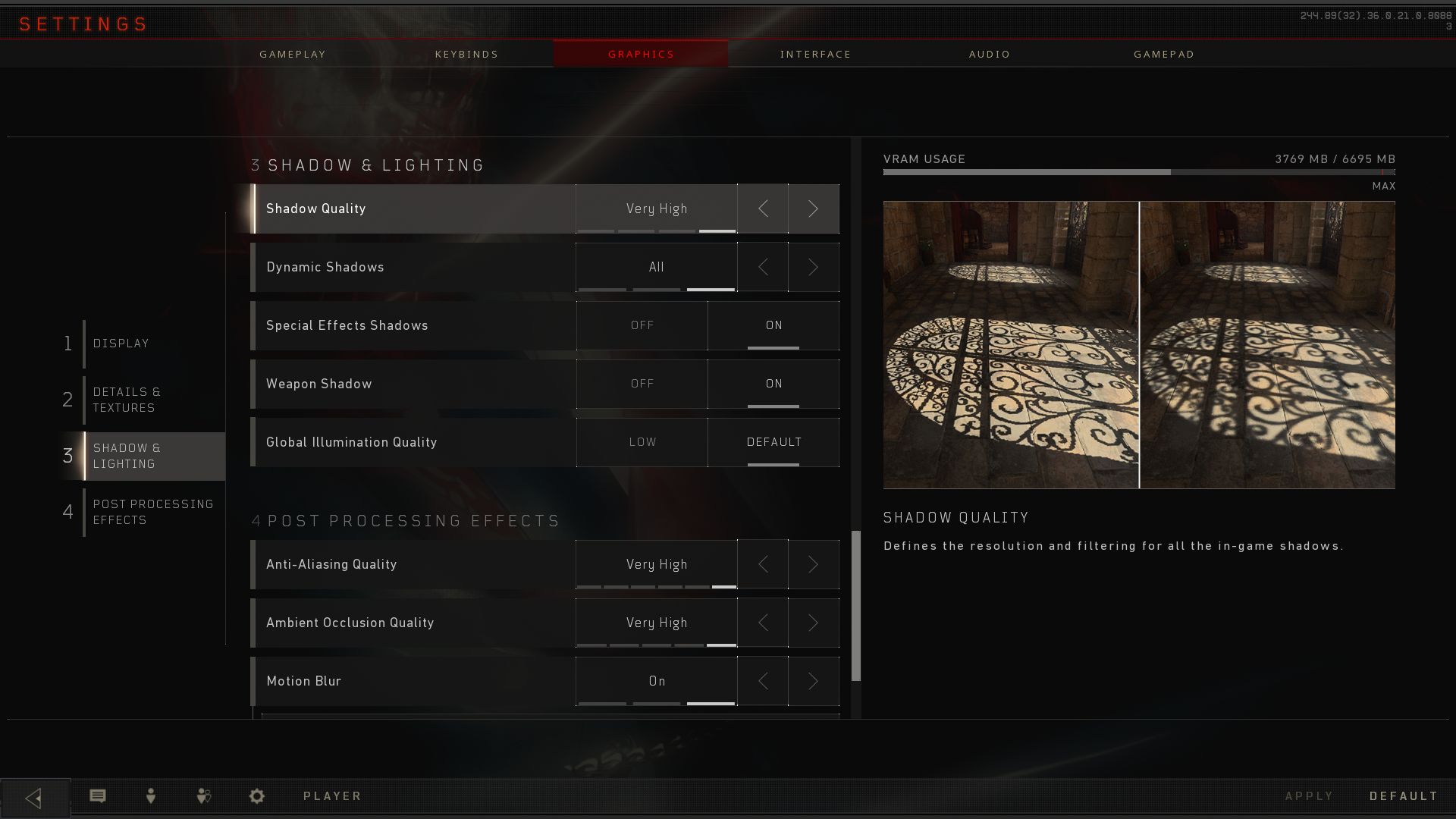Click the back arrow button
Viewport: 1456px width, 819px height.
pyautogui.click(x=34, y=798)
